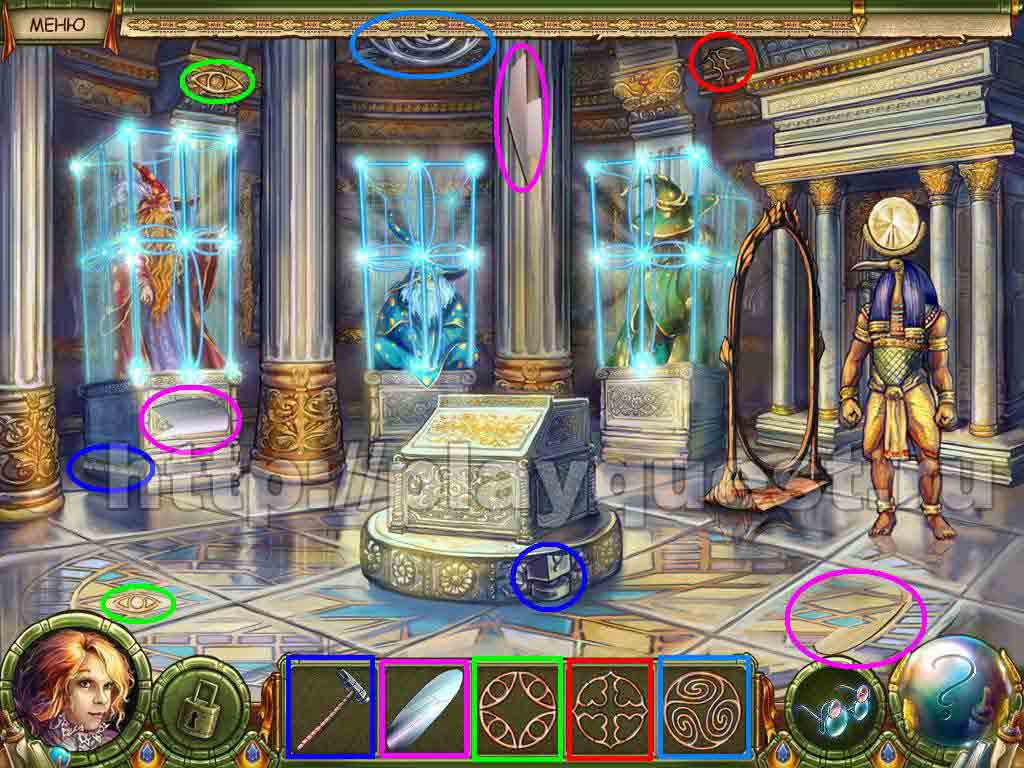Click the red-haired character portrait

(70, 692)
